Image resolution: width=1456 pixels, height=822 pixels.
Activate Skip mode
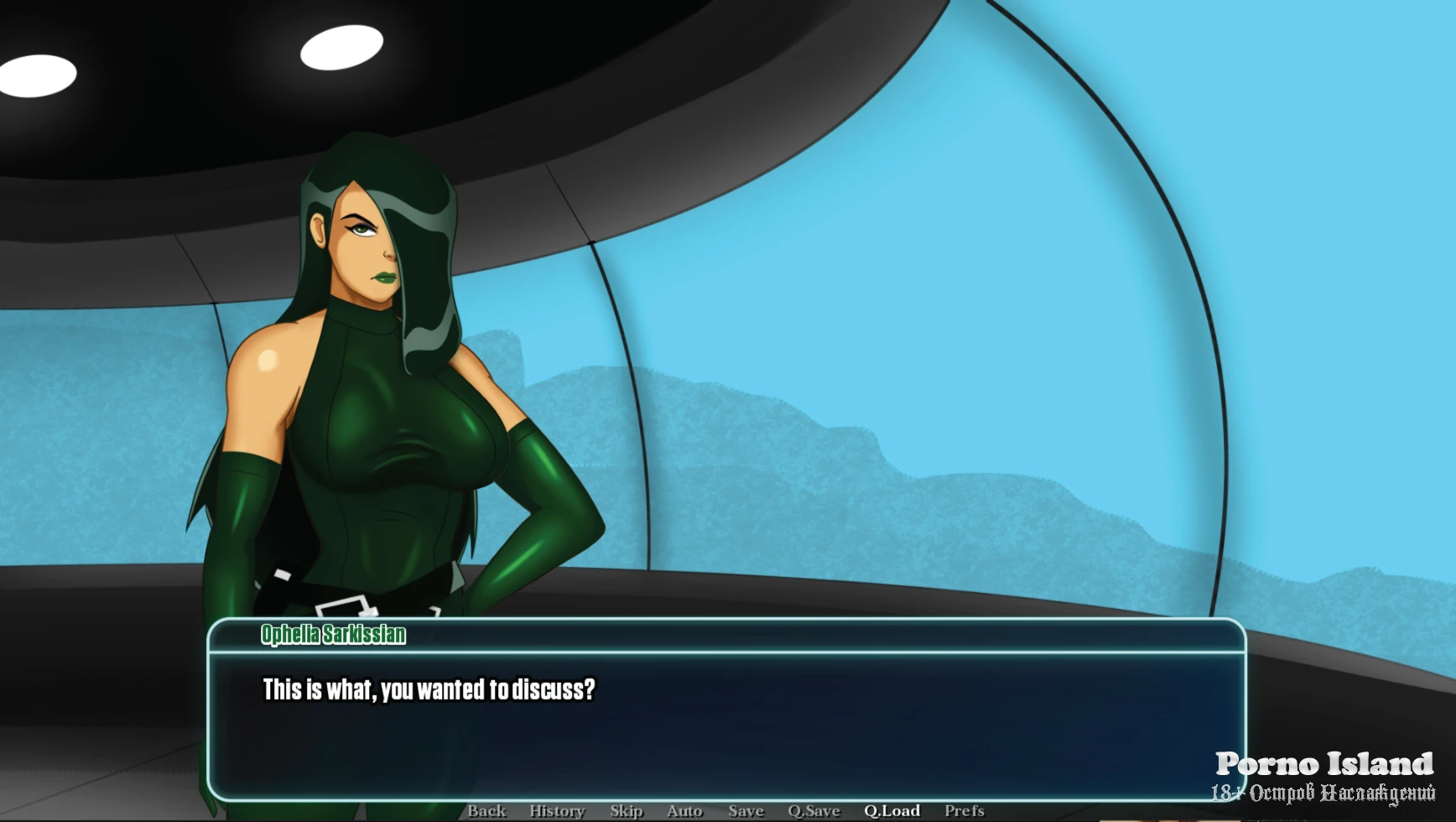point(627,810)
